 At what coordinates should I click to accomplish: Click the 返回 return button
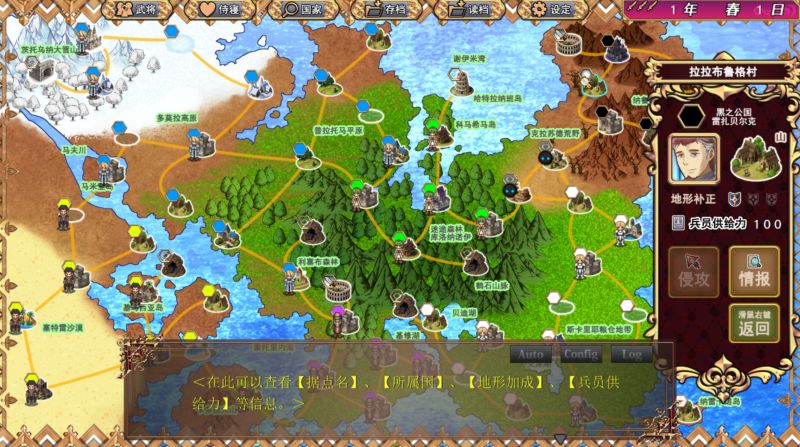(754, 322)
